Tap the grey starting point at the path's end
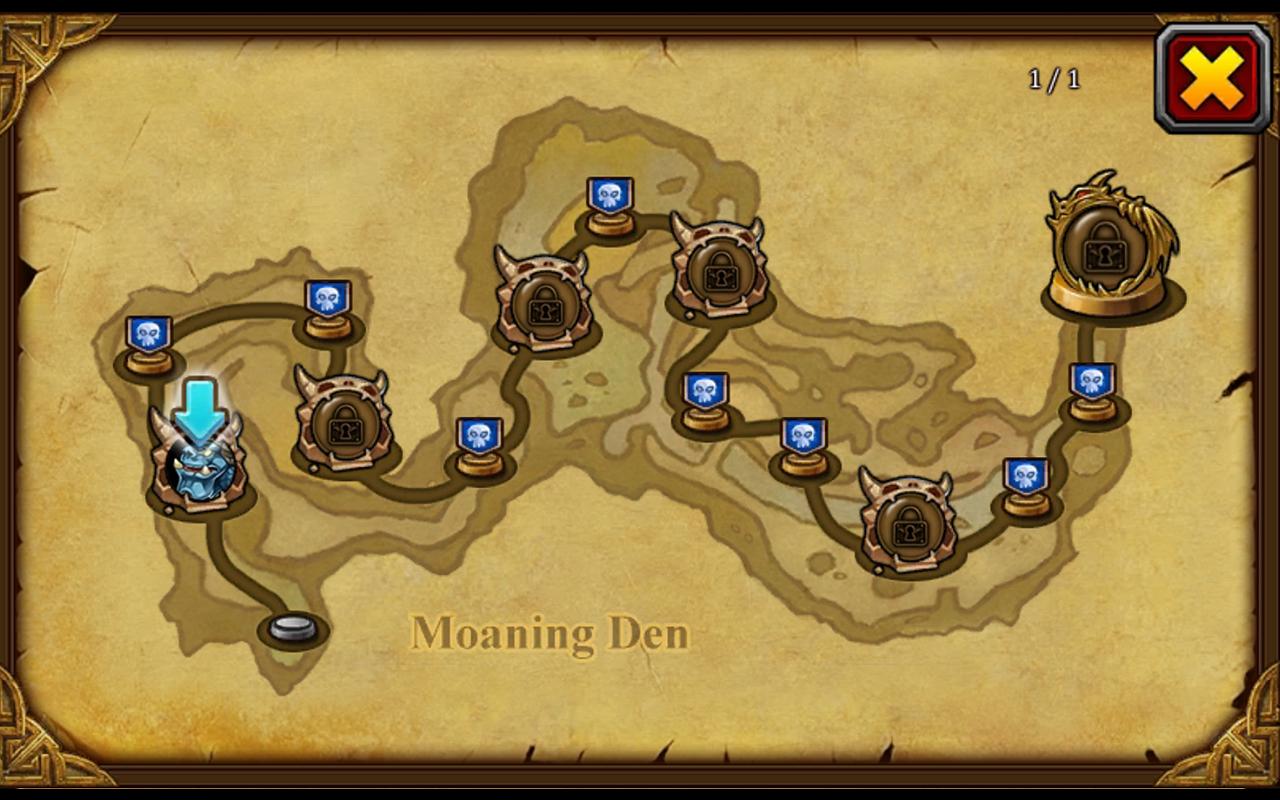1280x800 pixels. click(x=290, y=628)
